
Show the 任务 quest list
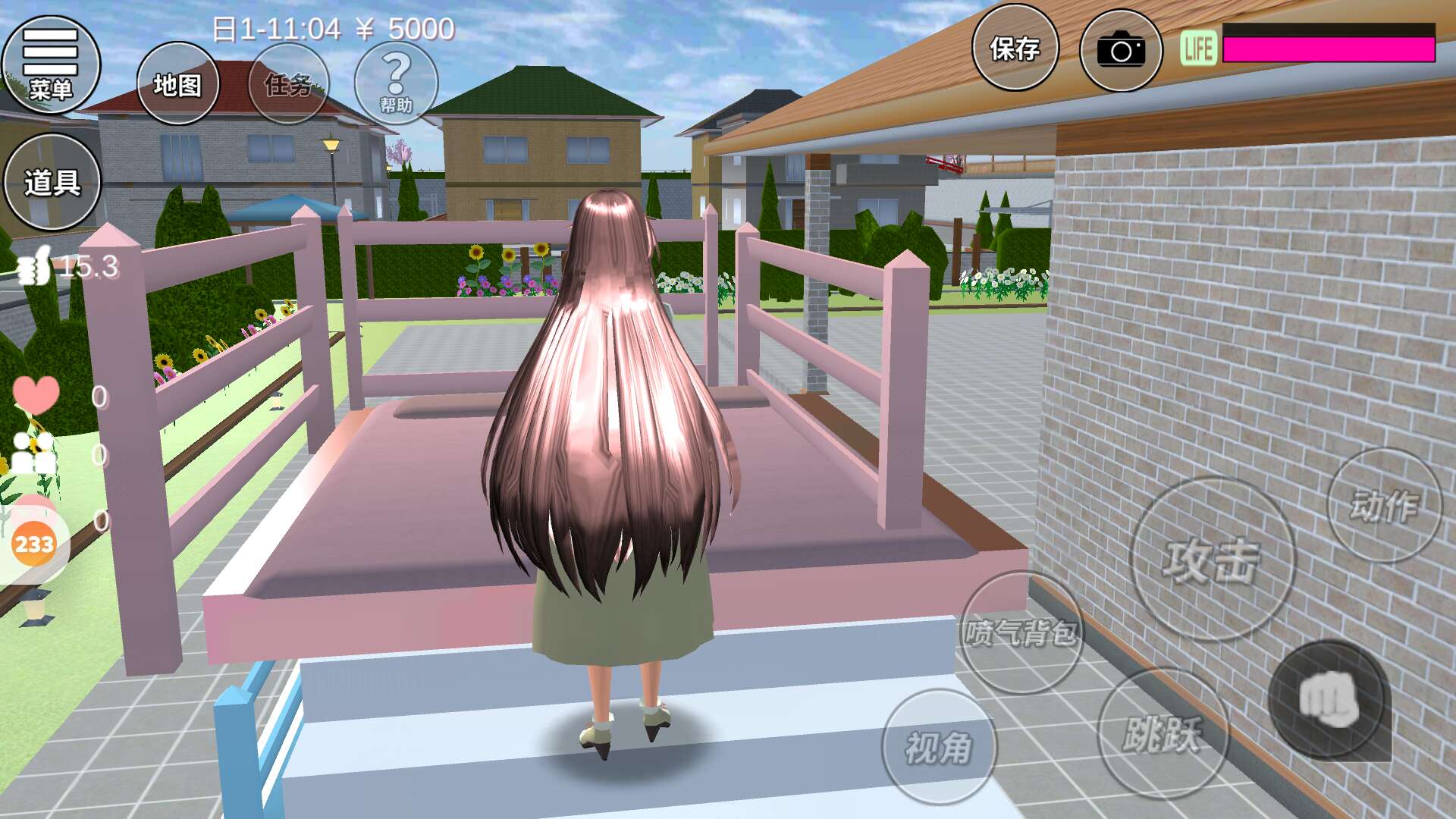click(x=288, y=83)
